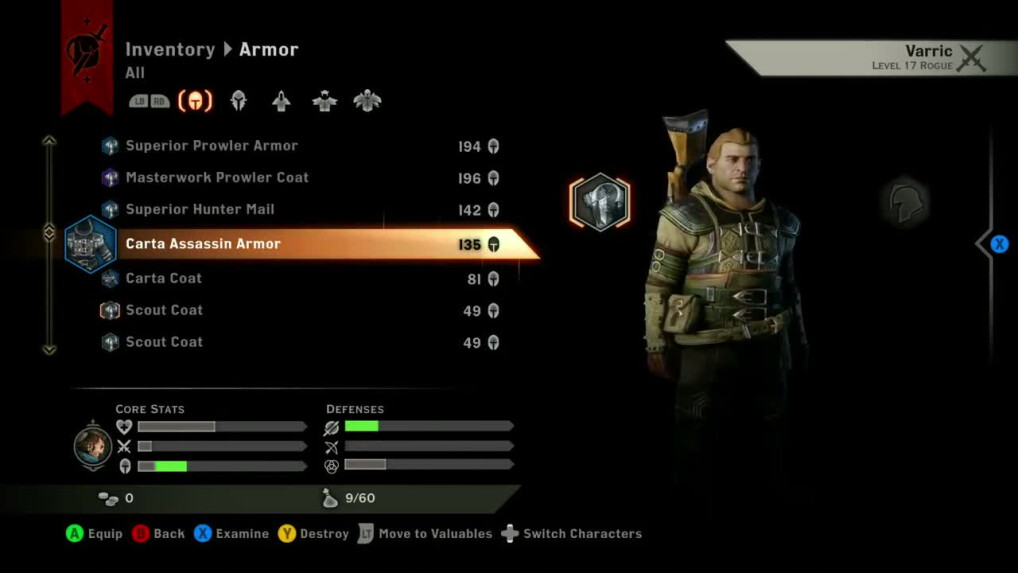Screen dimensions: 1018x573
Task: Show the hooded coat armor category
Action: point(281,101)
